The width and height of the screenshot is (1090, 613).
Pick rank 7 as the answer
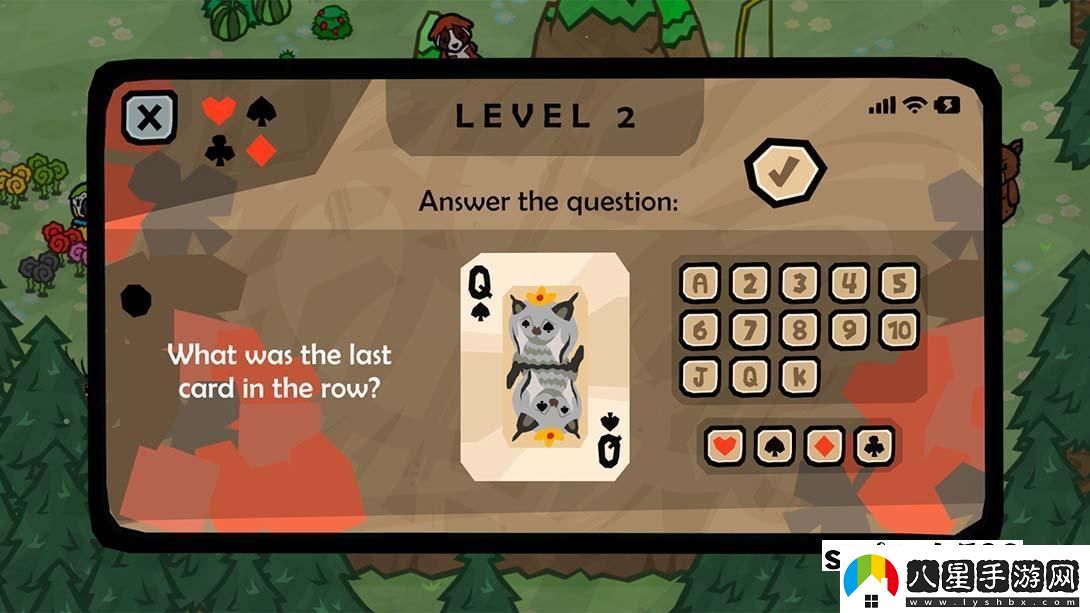(x=749, y=330)
